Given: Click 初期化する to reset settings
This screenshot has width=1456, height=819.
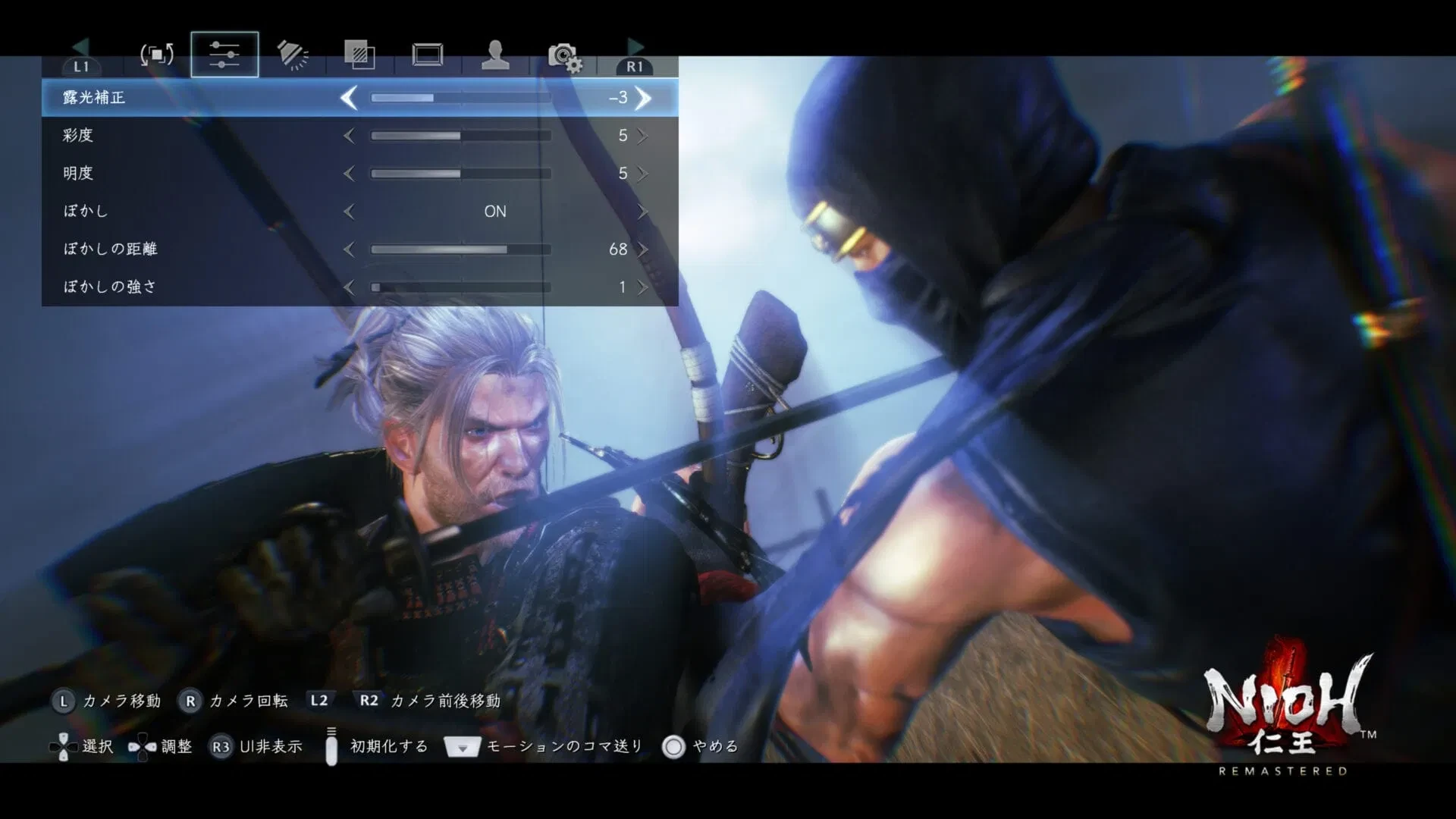Looking at the screenshot, I should (x=388, y=745).
